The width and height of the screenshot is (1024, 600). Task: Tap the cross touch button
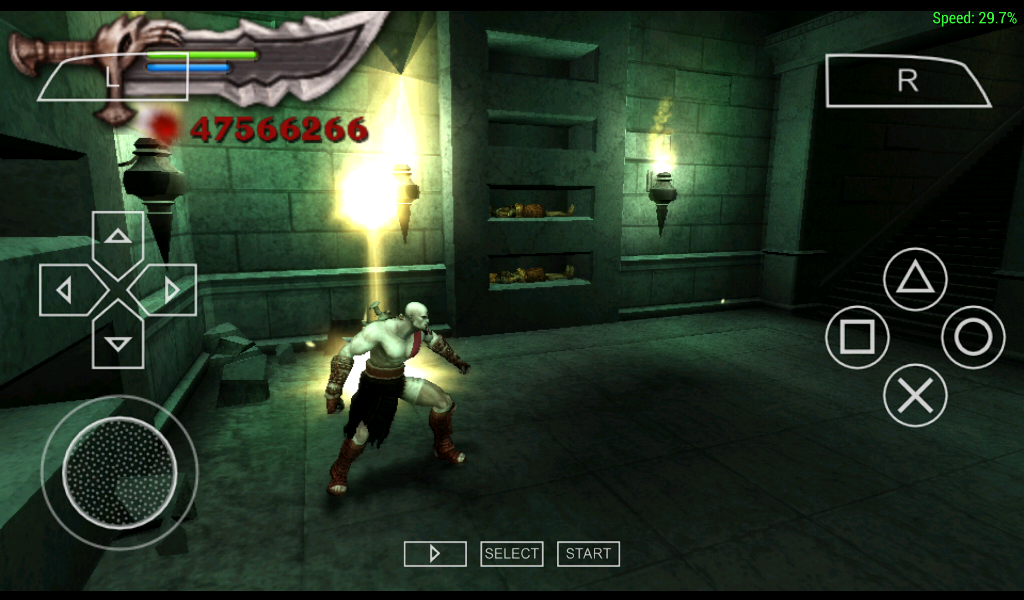(x=915, y=396)
